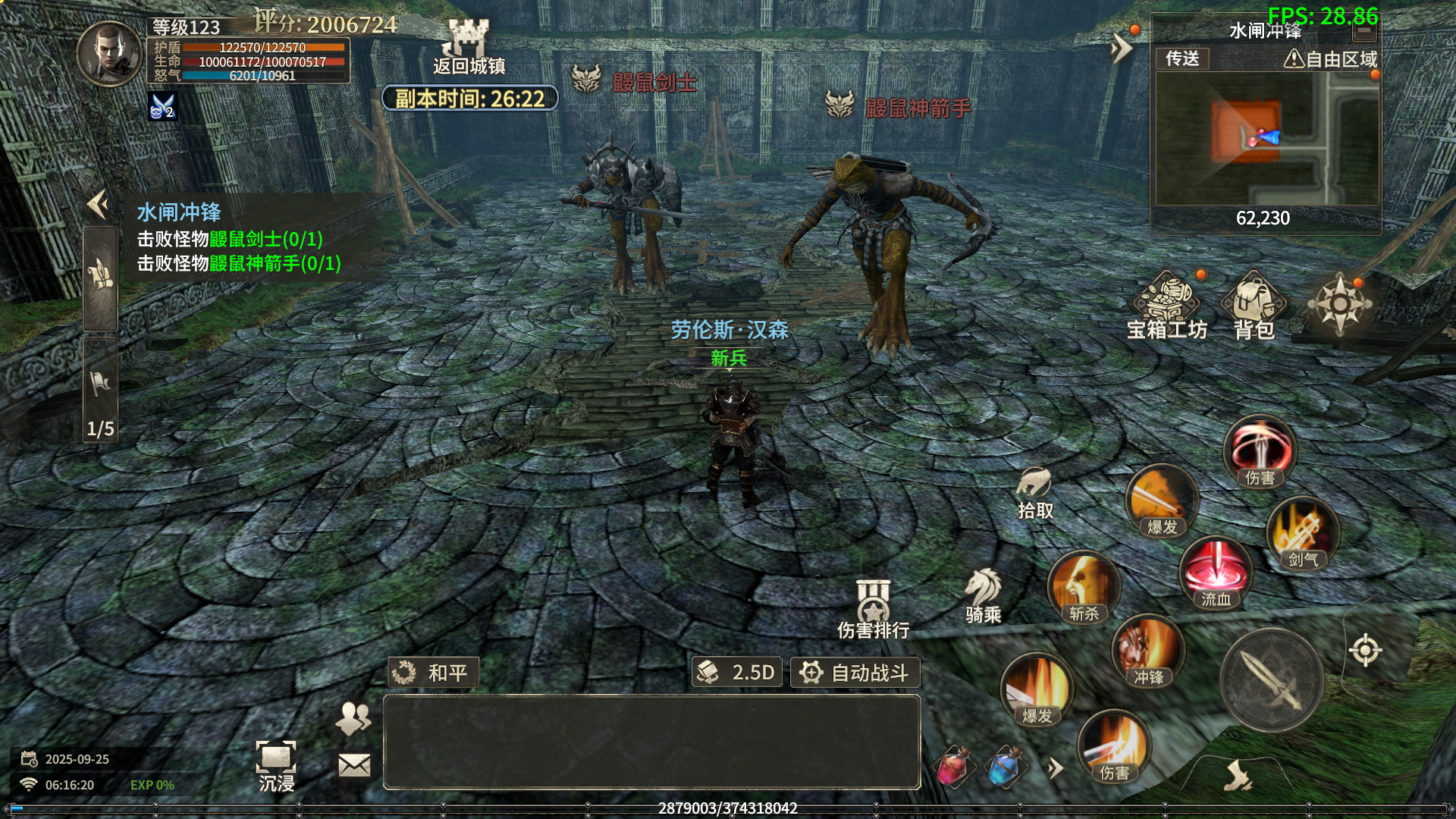Viewport: 1456px width, 819px height.
Task: Activate the 流血 bleed skill
Action: [x=1216, y=573]
